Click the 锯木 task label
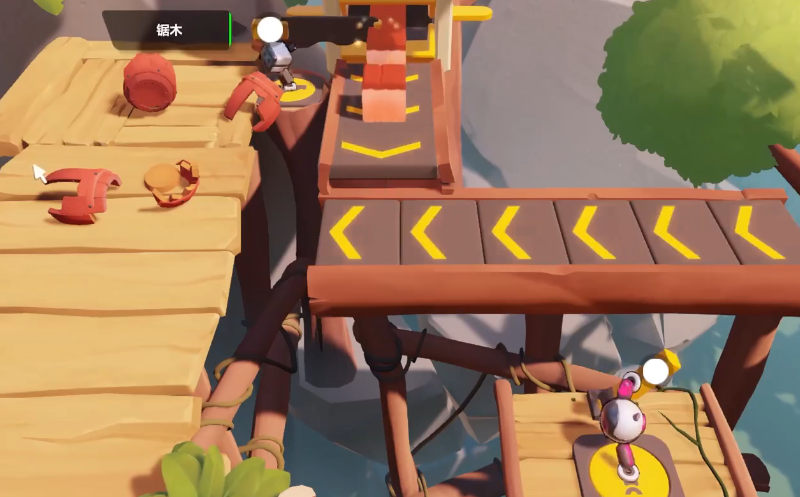 167,30
